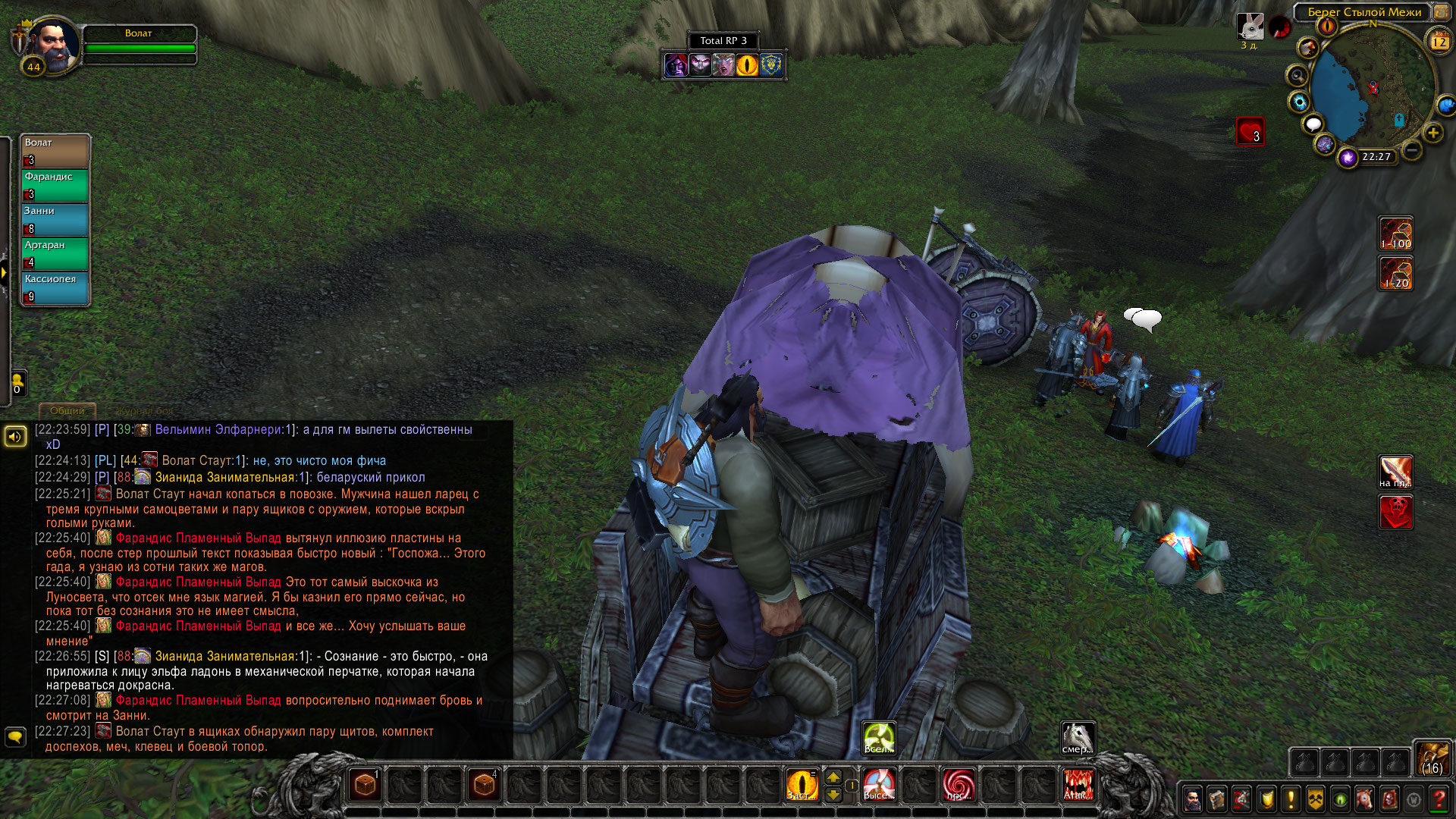This screenshot has height=819, width=1456.
Task: Switch action bar page with up arrow
Action: (833, 777)
